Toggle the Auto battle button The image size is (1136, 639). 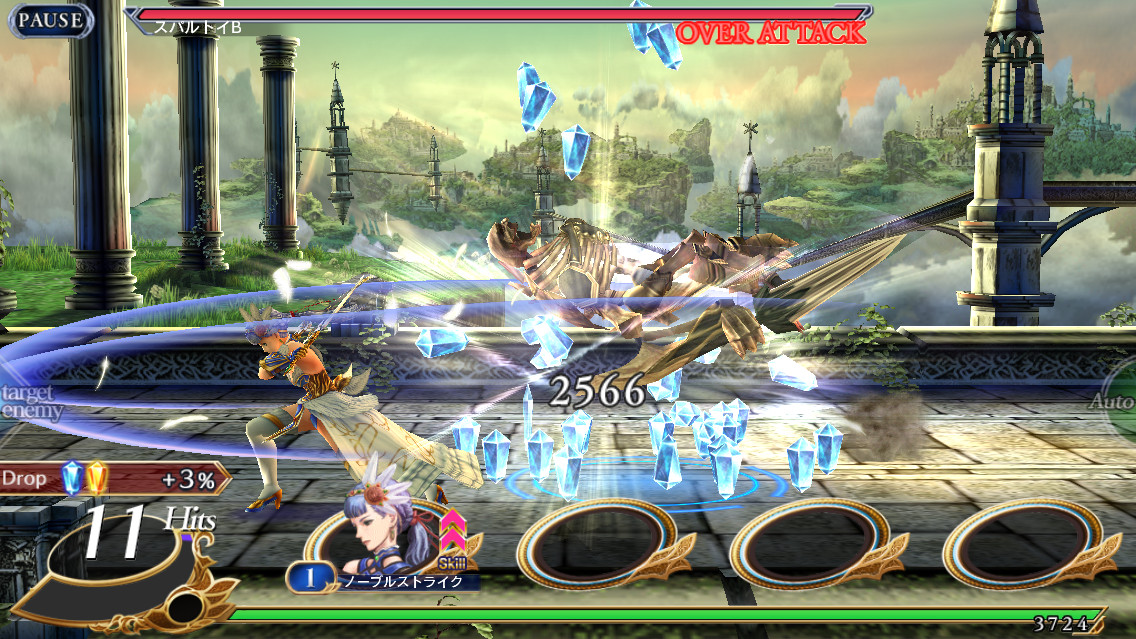tap(1114, 402)
